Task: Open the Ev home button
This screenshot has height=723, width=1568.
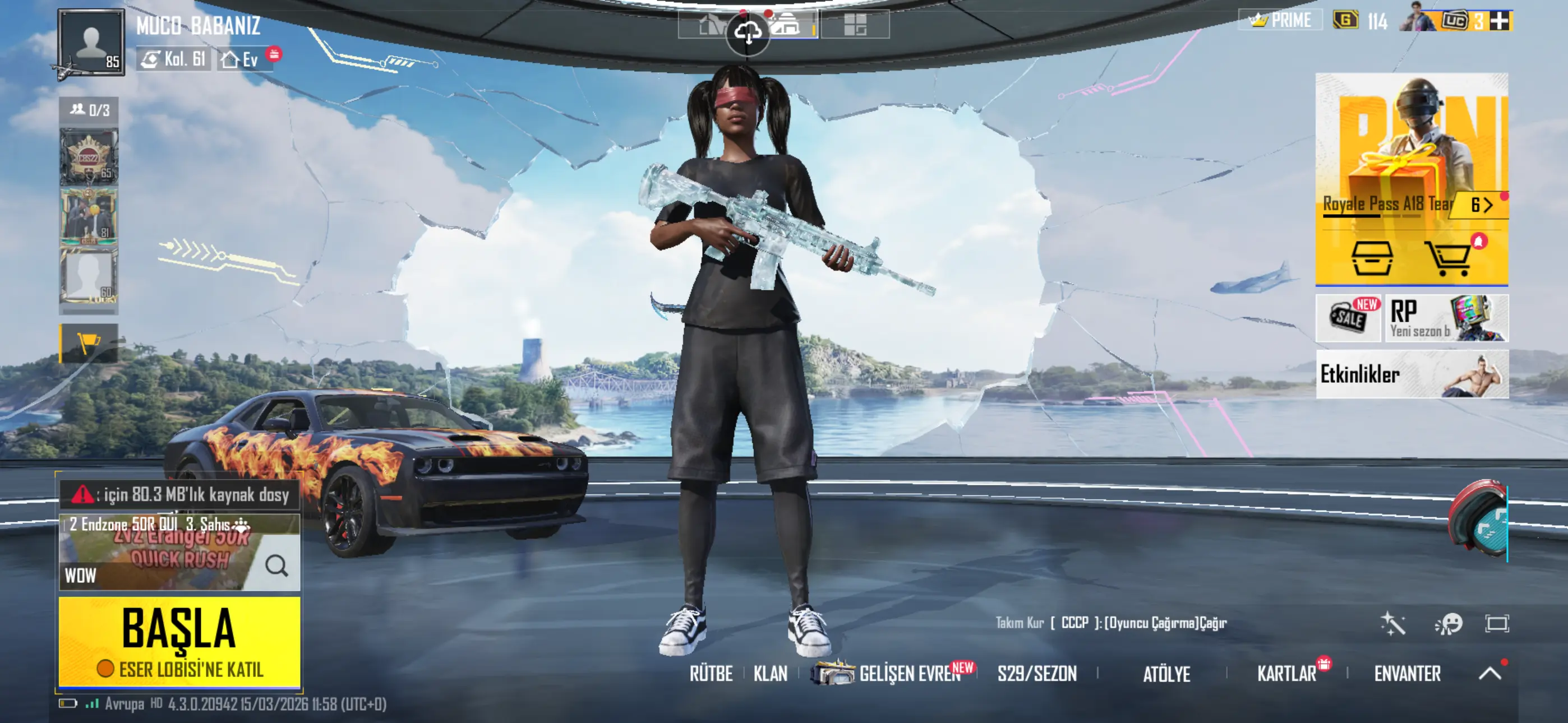Action: tap(242, 59)
